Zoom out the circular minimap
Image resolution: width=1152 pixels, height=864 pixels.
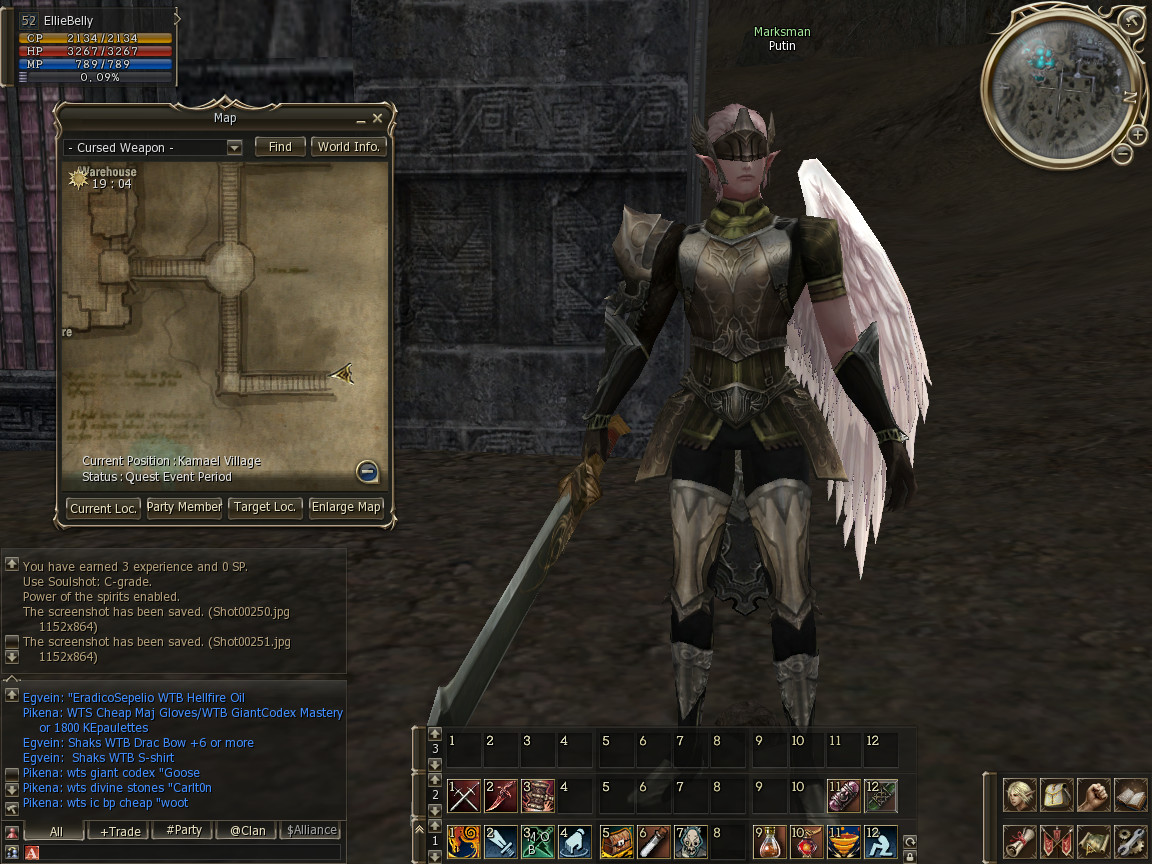[x=1123, y=153]
